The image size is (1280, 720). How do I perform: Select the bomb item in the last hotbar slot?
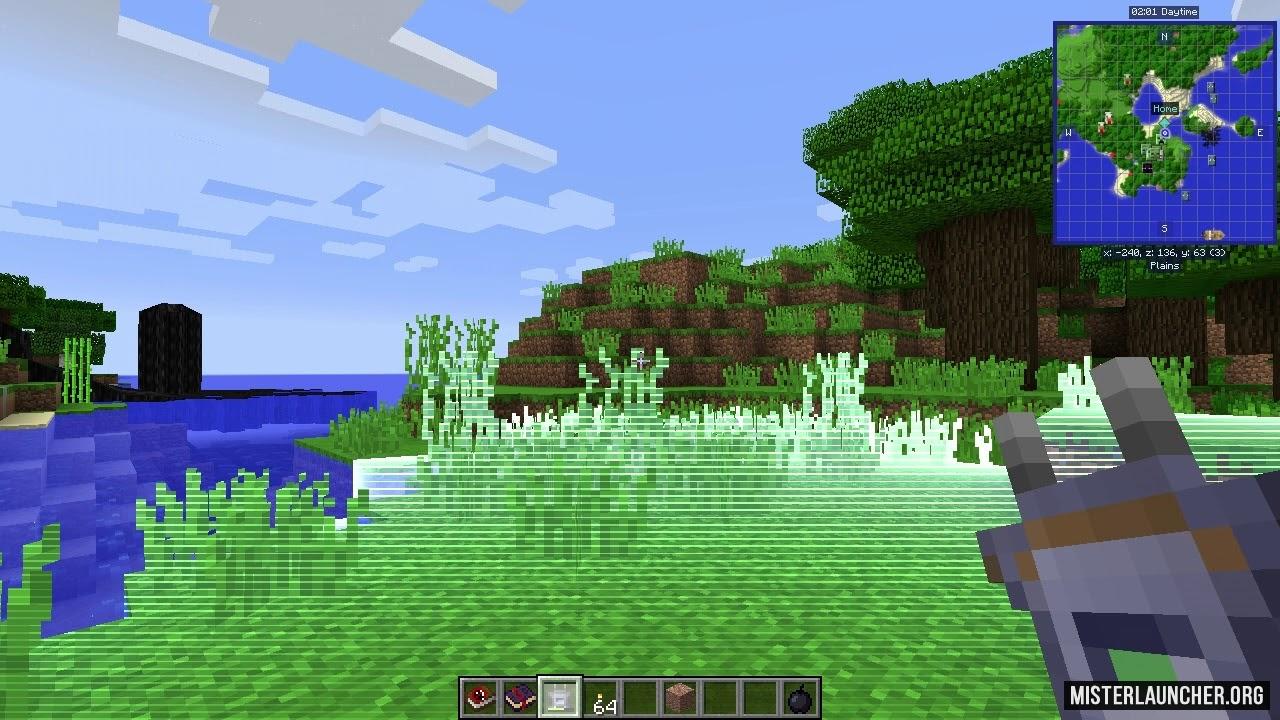point(801,697)
